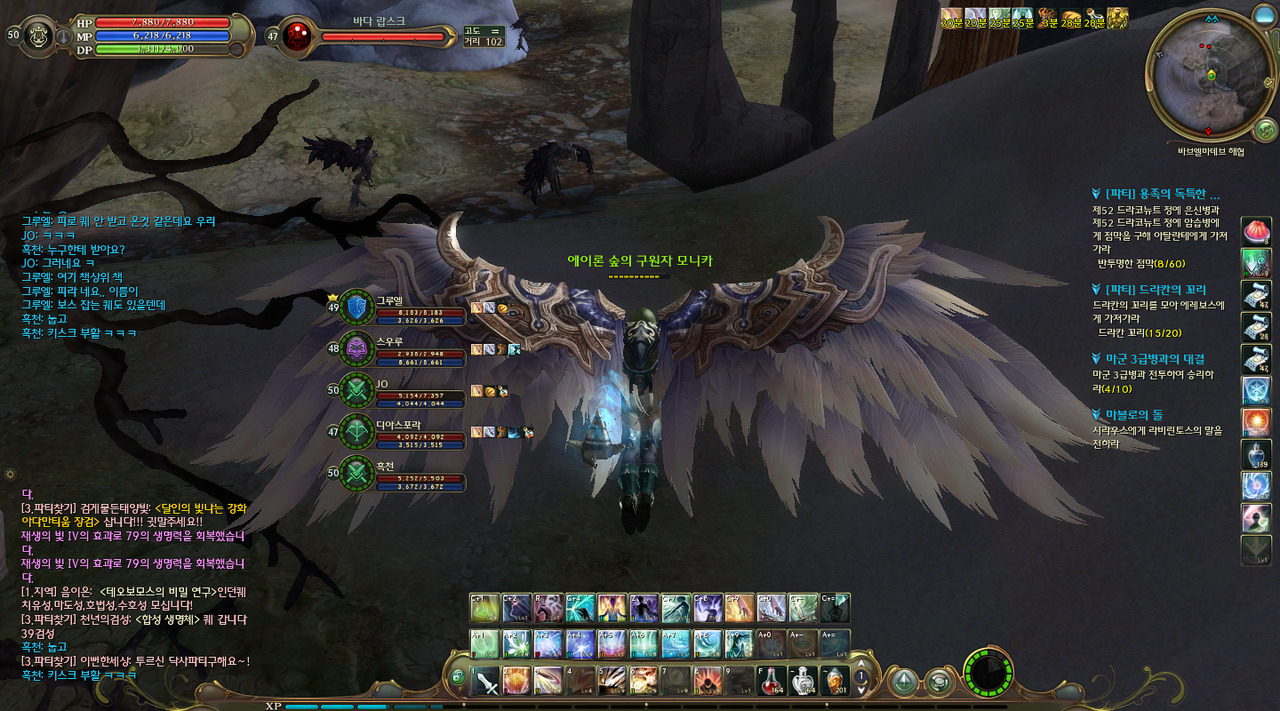Expand the 용족의 독특한 party quest
Viewport: 1280px width, 711px height.
(x=1162, y=194)
